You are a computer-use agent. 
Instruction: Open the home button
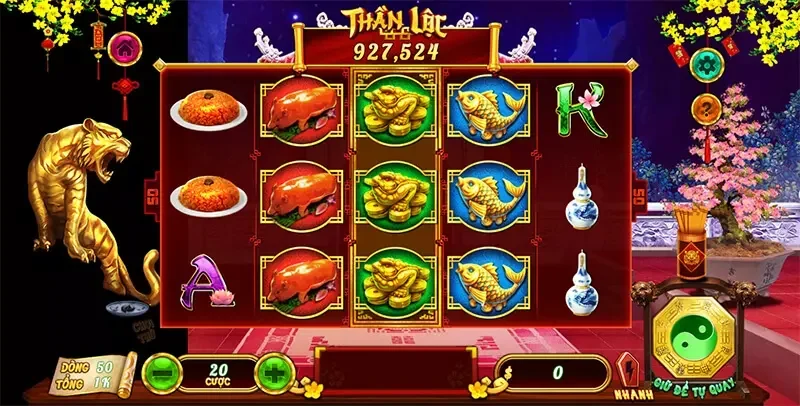coord(125,47)
